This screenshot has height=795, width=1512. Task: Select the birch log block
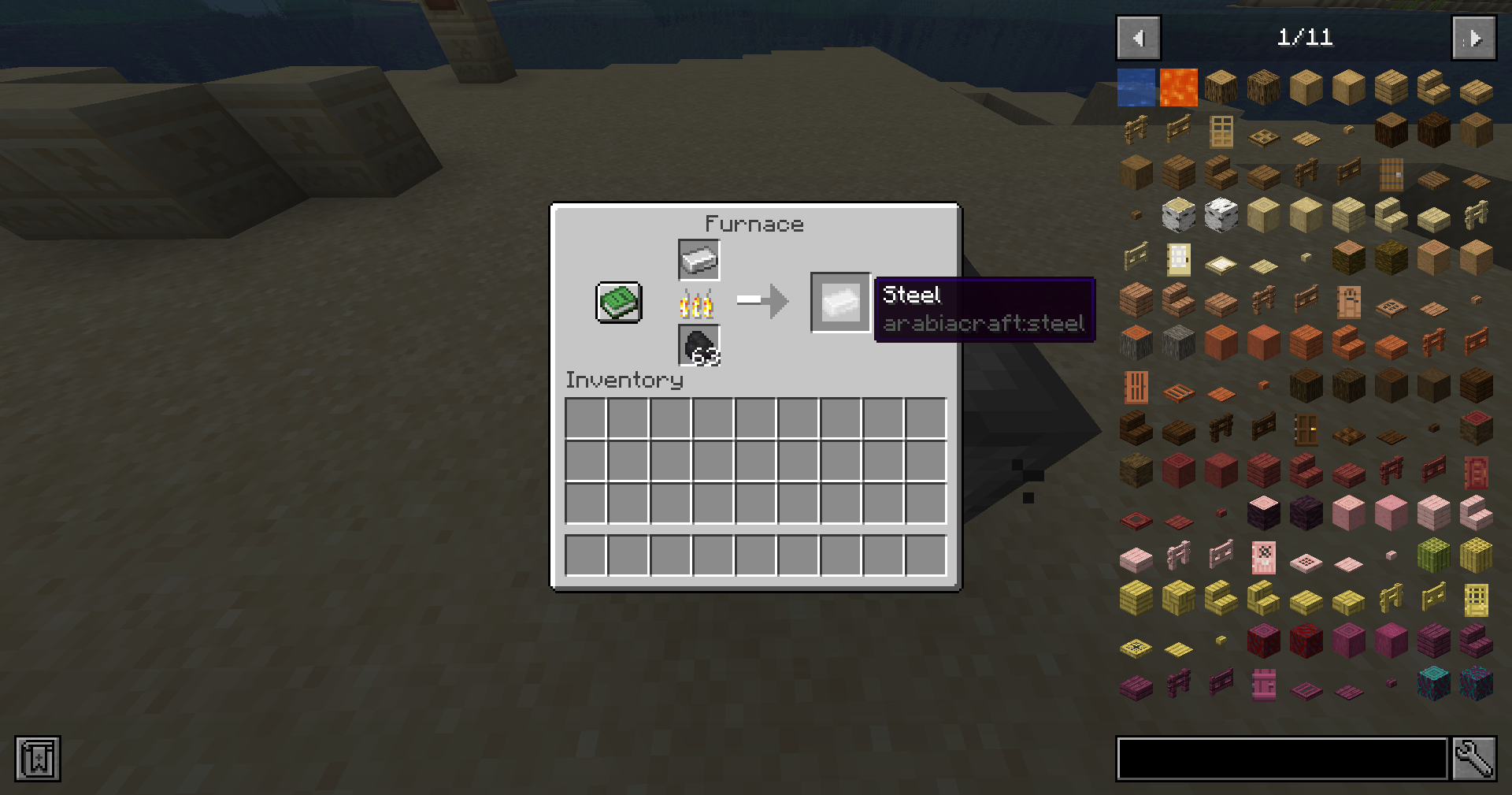(1177, 214)
